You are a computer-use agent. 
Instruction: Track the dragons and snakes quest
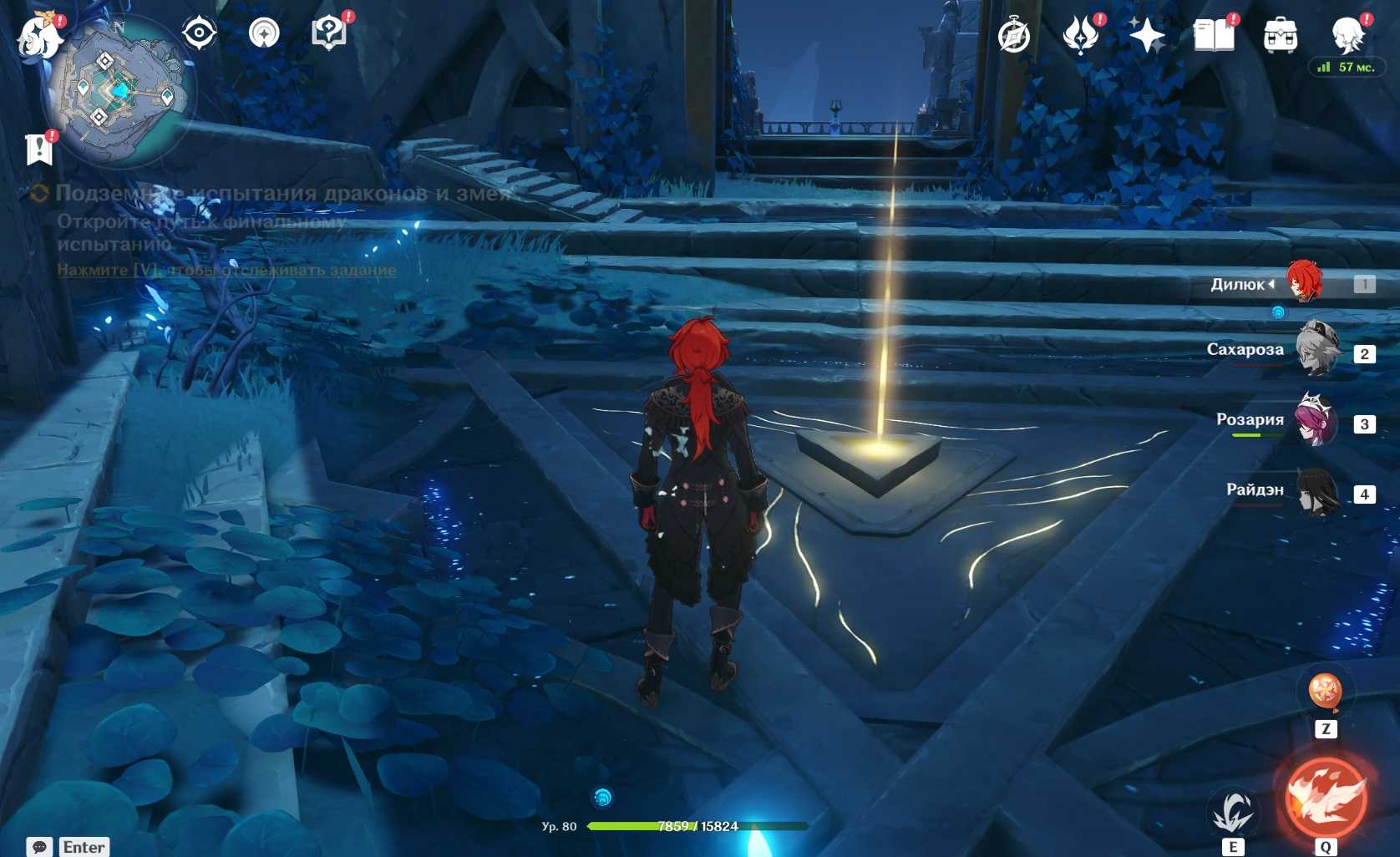pyautogui.click(x=226, y=270)
